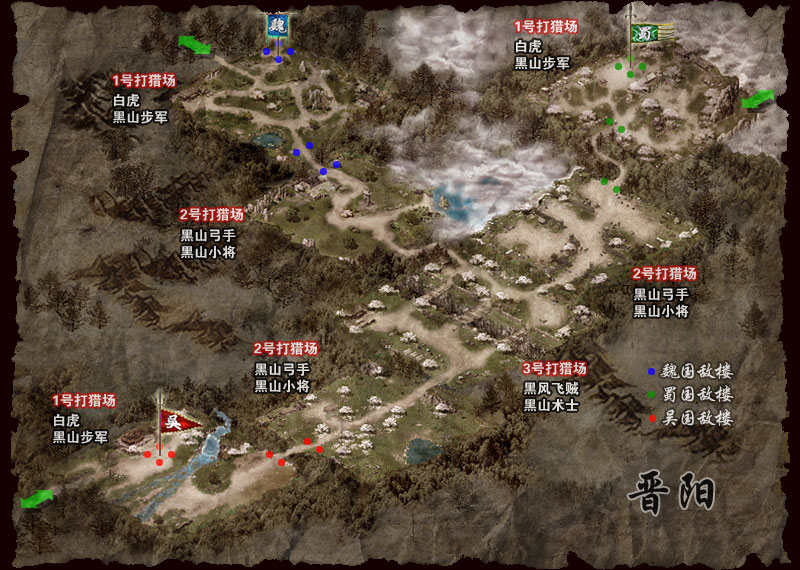
Task: Choose the 蜀国敌楼 legend entry
Action: (x=690, y=395)
